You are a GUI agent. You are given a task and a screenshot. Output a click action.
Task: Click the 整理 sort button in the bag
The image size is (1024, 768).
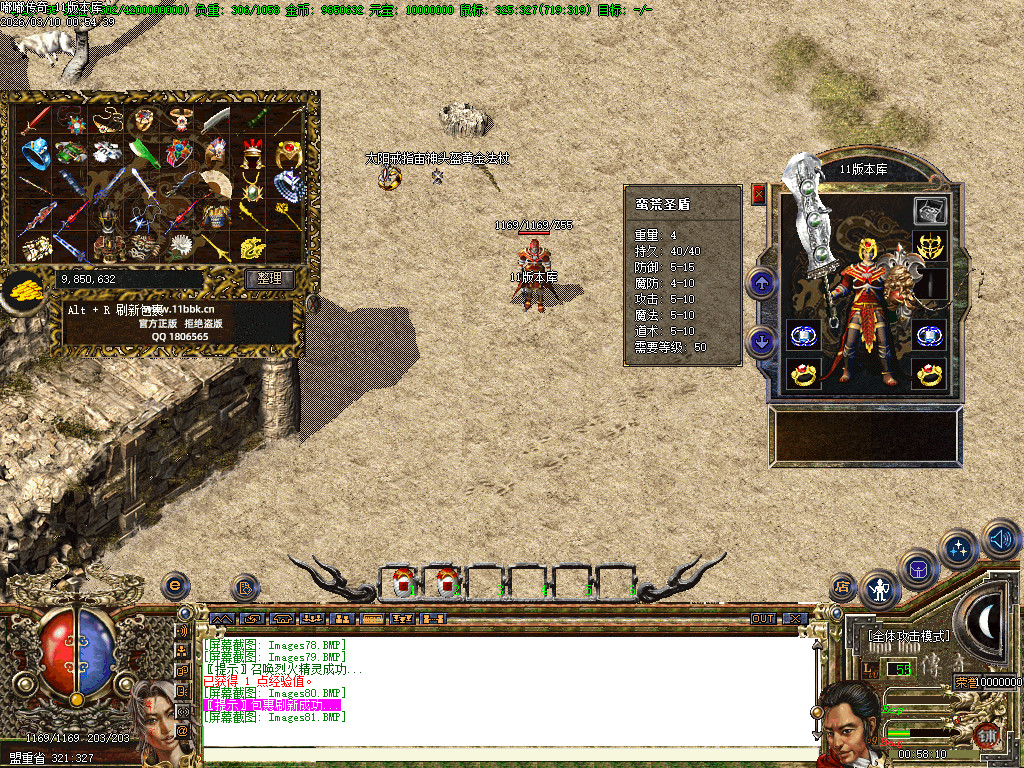[269, 279]
